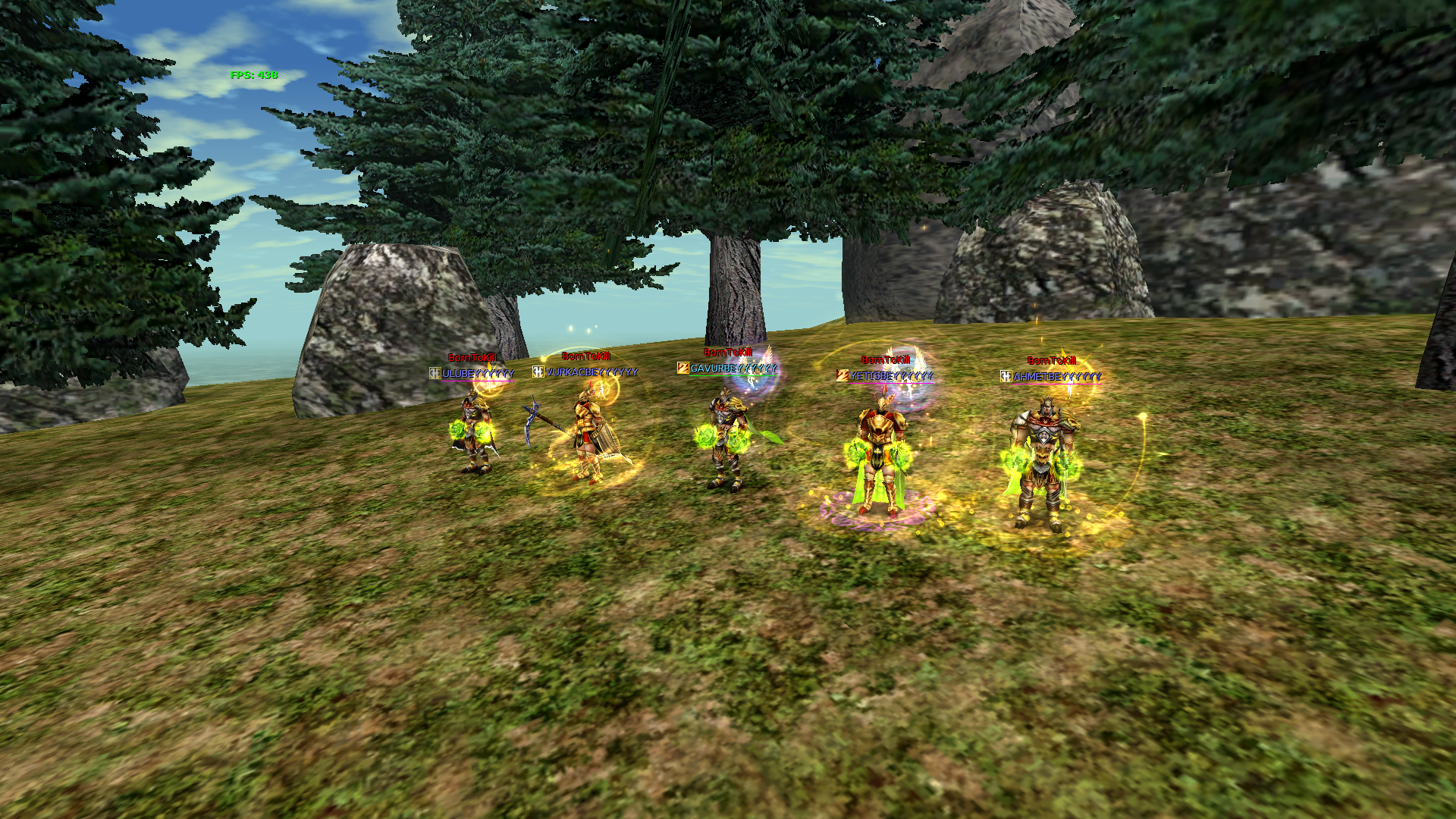
Task: Click the YETISBEY player name label
Action: click(891, 376)
